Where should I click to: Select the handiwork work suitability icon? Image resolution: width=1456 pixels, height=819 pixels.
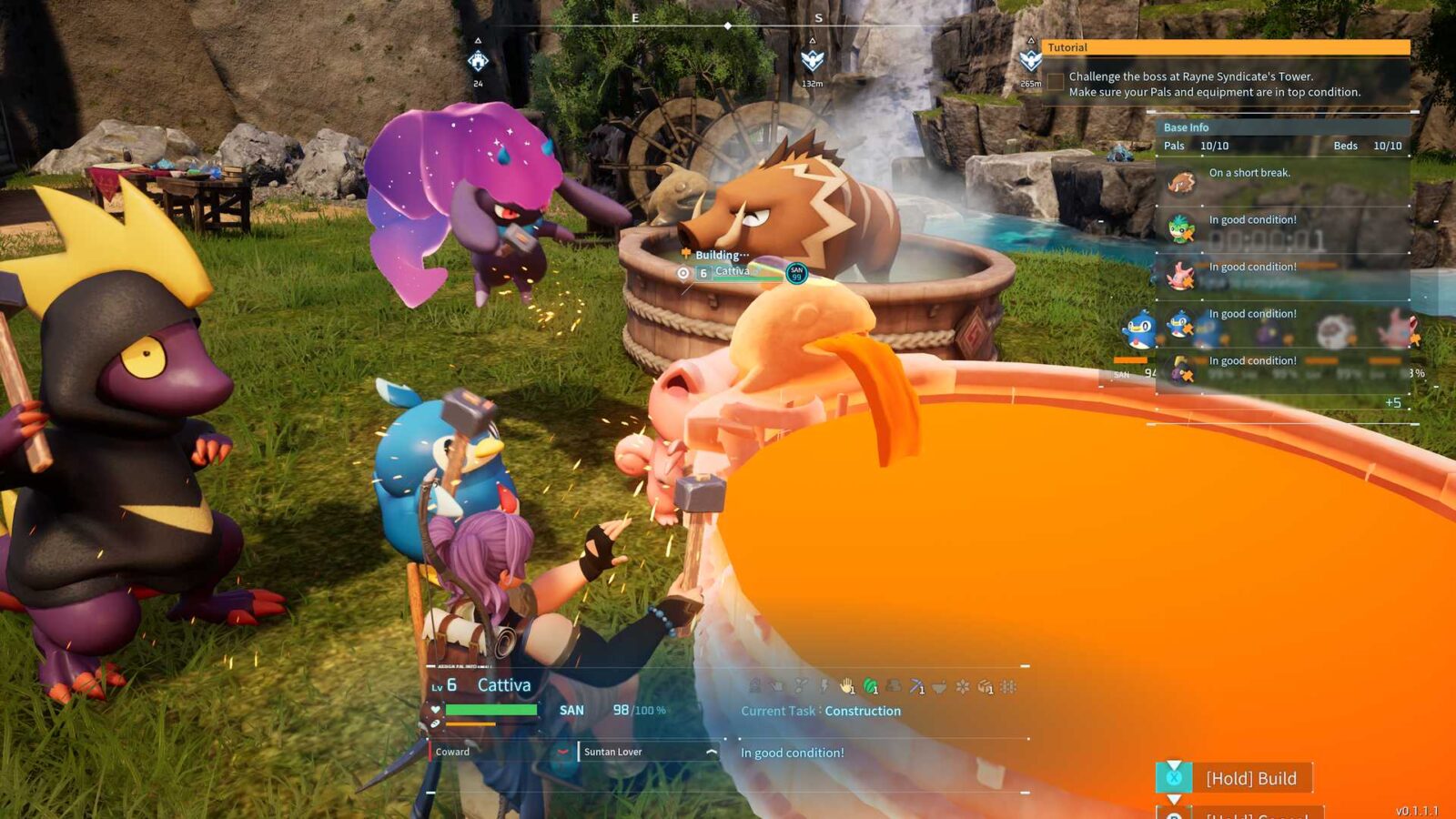click(847, 687)
